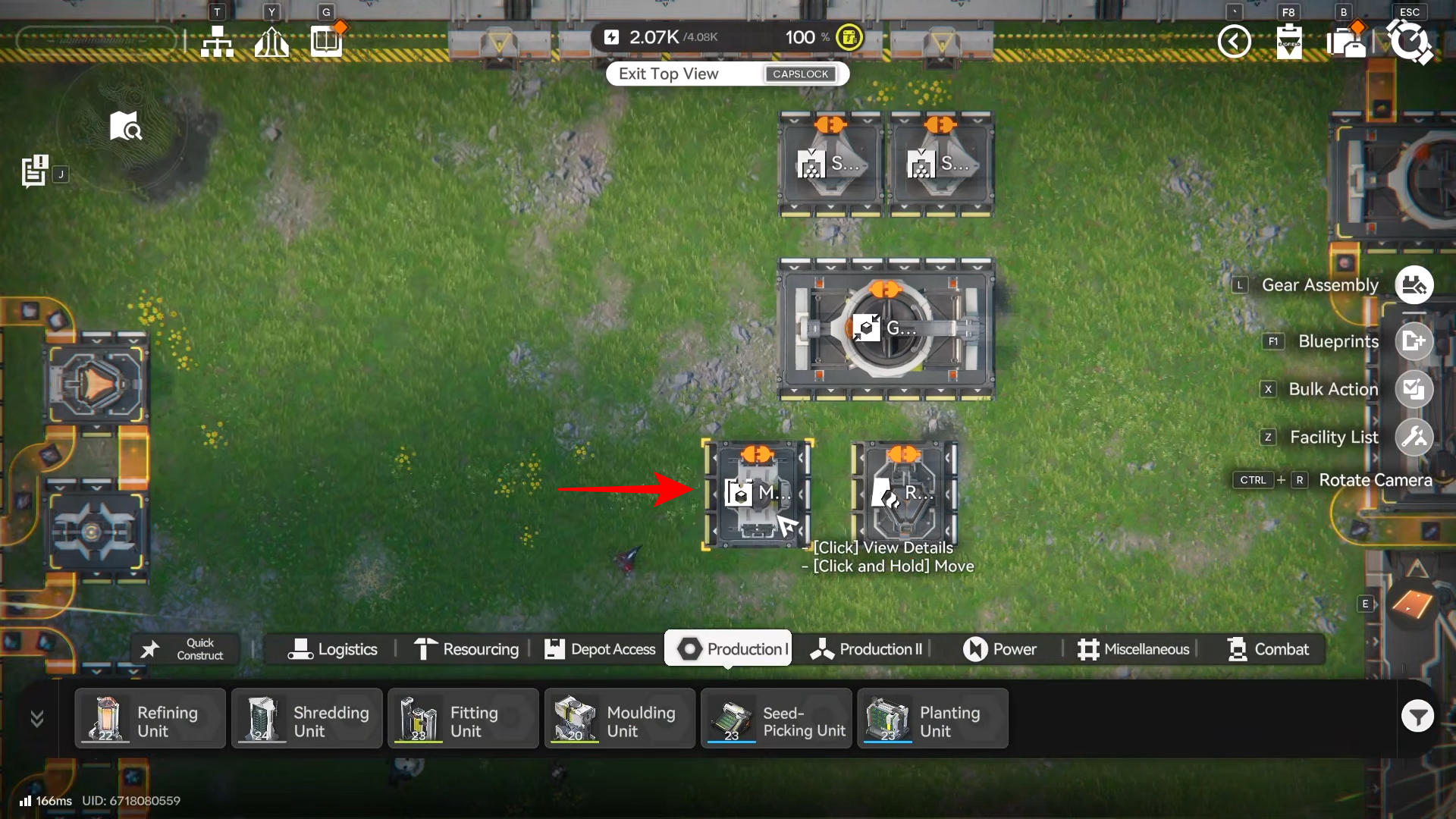Select the Moulding Unit
This screenshot has width=1456, height=819.
pos(620,719)
